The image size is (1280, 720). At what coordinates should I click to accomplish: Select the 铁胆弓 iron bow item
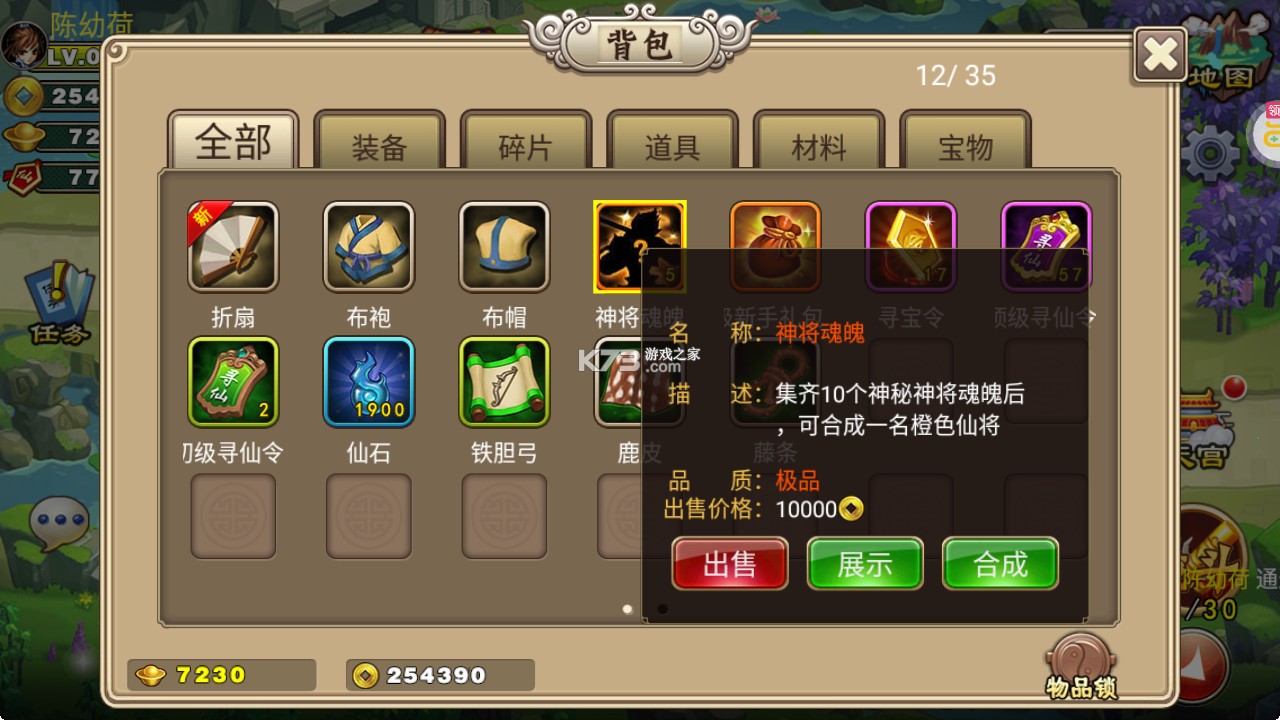[x=504, y=382]
